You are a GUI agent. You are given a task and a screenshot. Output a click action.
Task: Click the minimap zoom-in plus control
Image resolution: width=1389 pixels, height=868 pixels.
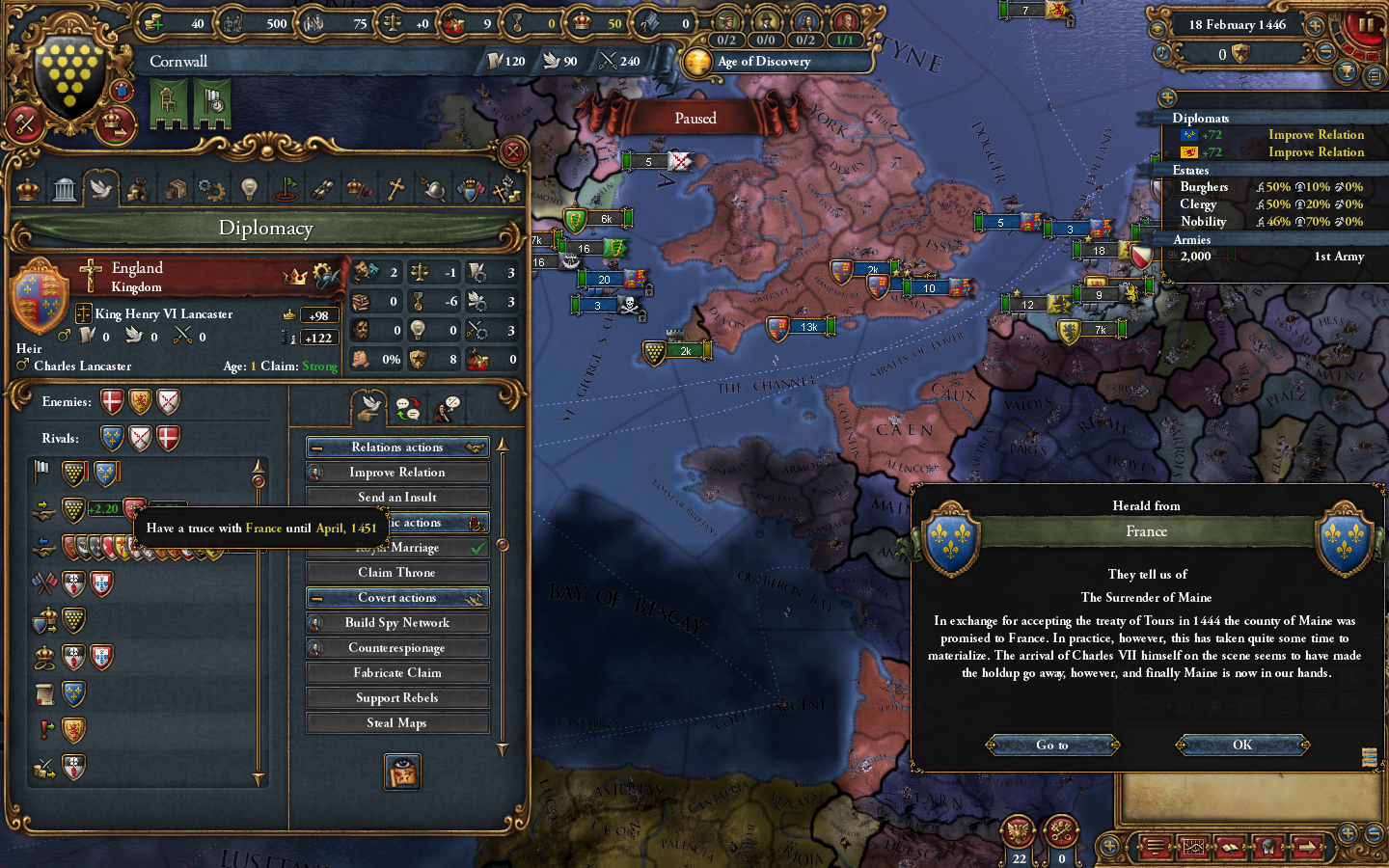tap(1347, 831)
